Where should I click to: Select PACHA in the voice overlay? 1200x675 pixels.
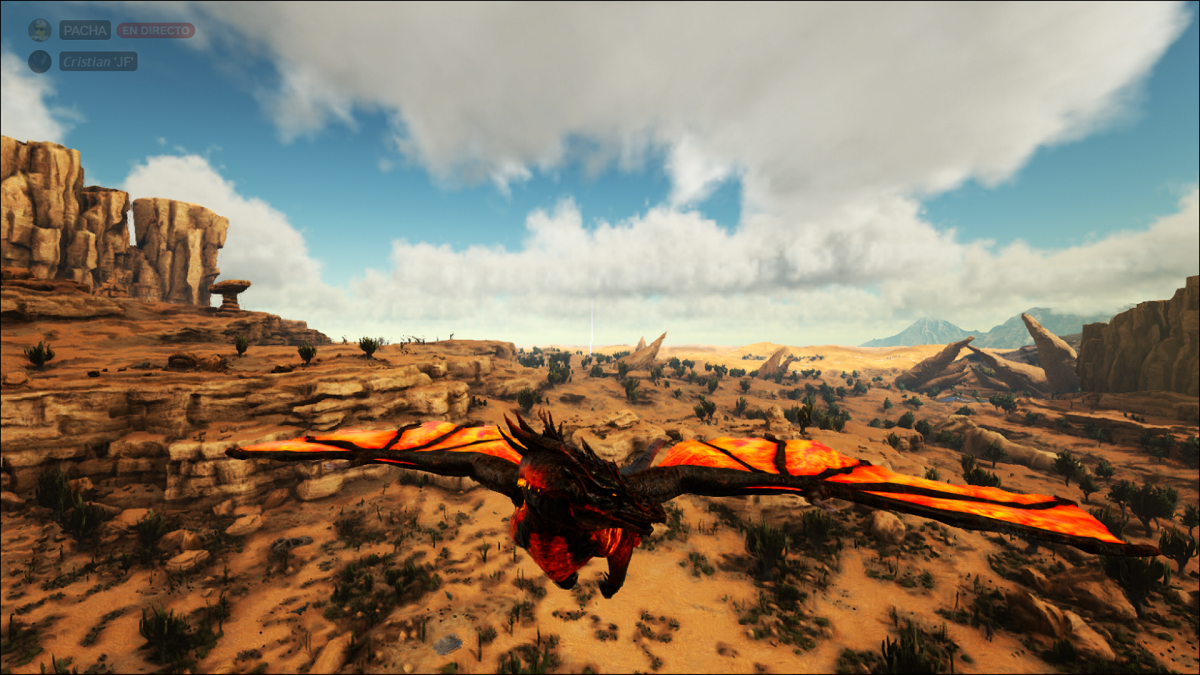pyautogui.click(x=84, y=30)
